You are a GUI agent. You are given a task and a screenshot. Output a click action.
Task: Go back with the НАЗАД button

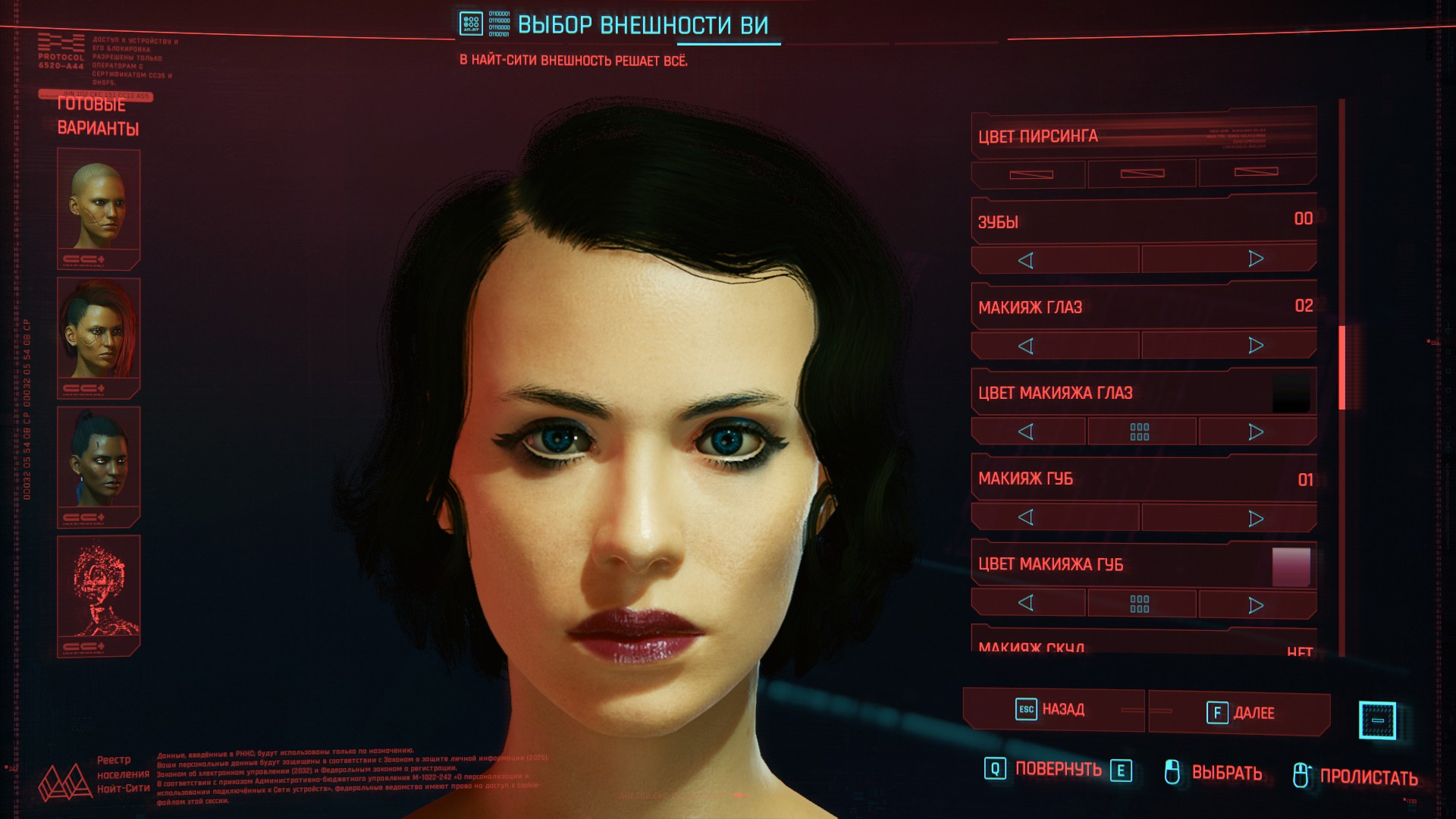[x=1052, y=710]
